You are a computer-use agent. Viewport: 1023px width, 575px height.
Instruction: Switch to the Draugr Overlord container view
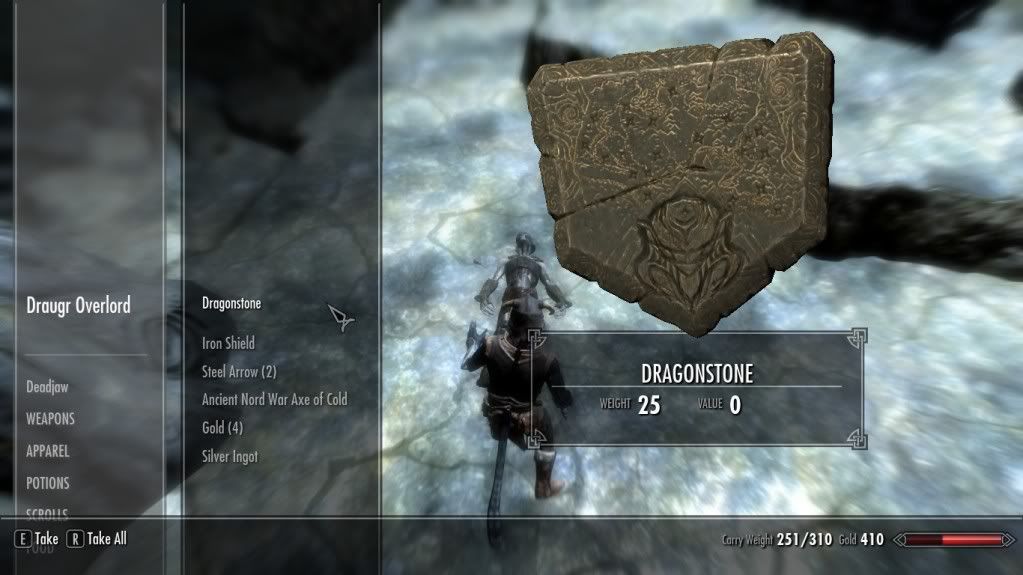point(78,306)
